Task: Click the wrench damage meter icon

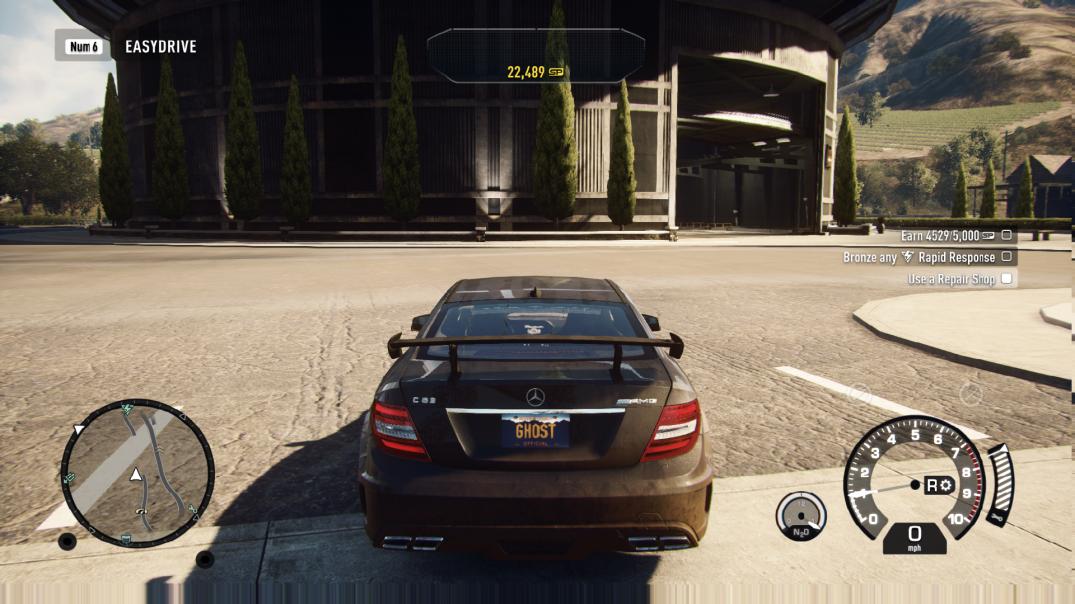Action: coord(996,517)
